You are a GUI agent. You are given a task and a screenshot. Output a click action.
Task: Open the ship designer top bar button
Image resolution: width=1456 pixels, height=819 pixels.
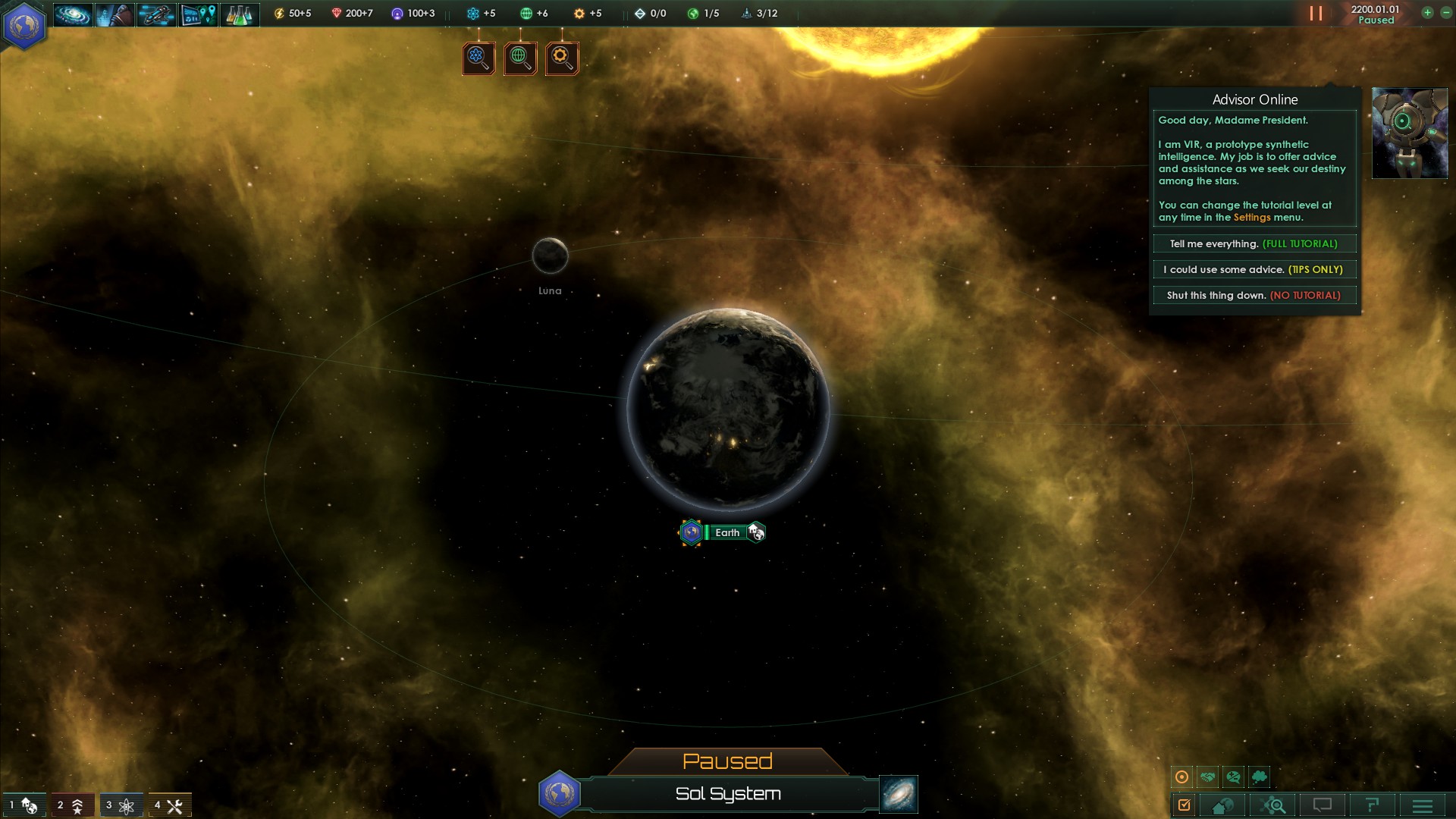(x=156, y=14)
